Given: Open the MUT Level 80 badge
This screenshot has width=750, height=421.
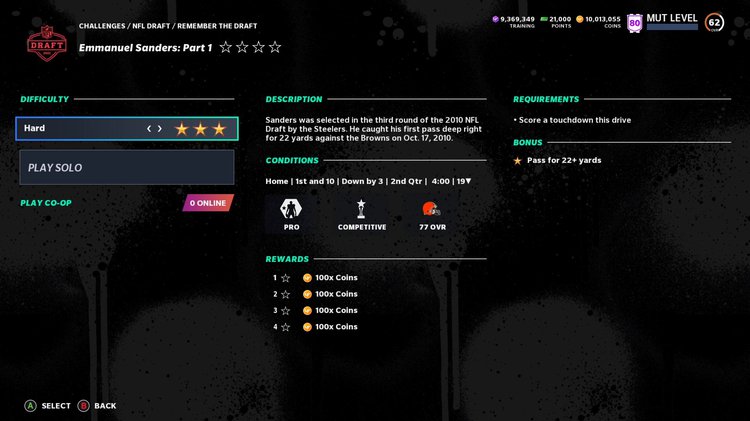Looking at the screenshot, I should coord(634,22).
